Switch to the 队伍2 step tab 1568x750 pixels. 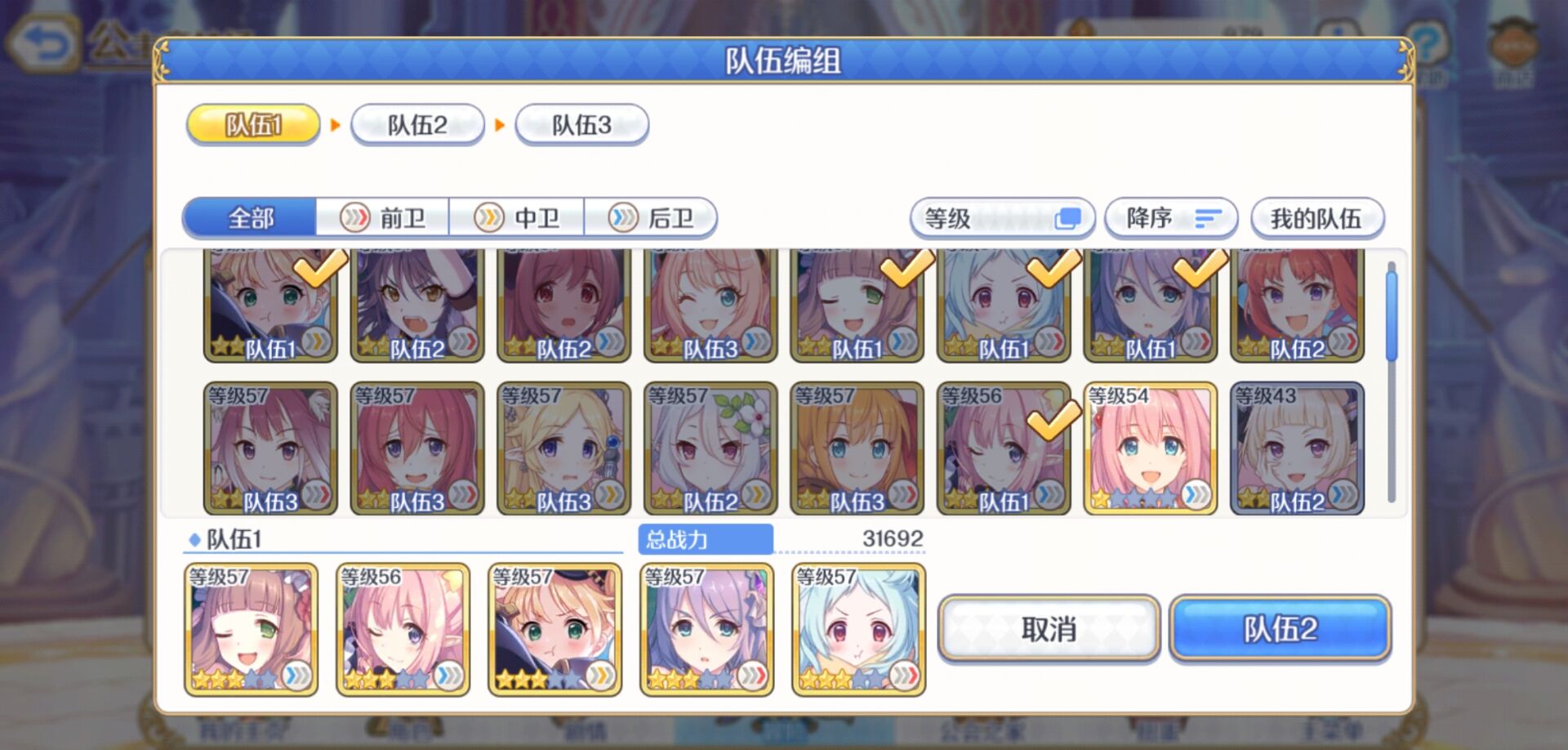[417, 125]
